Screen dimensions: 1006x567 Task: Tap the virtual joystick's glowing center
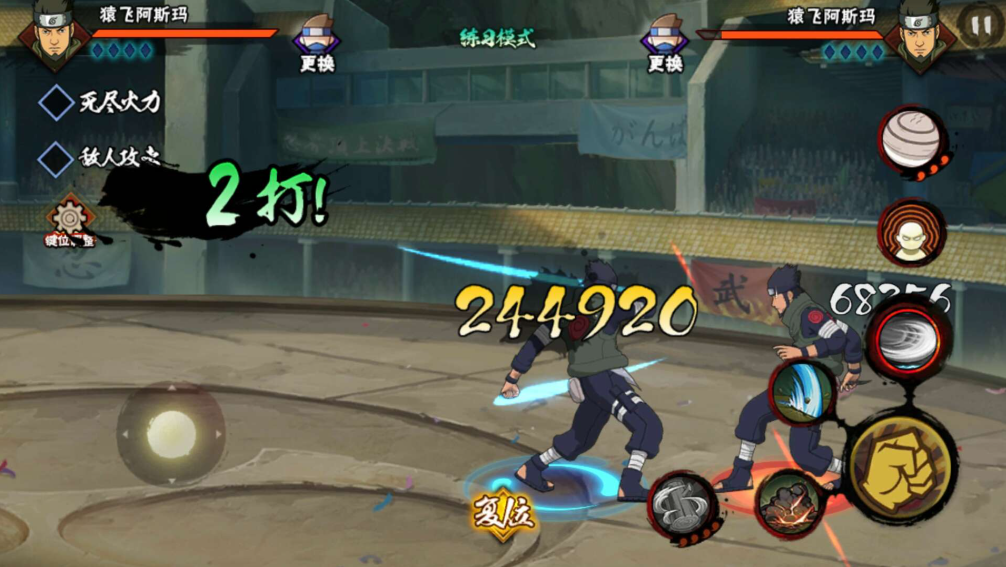click(171, 433)
